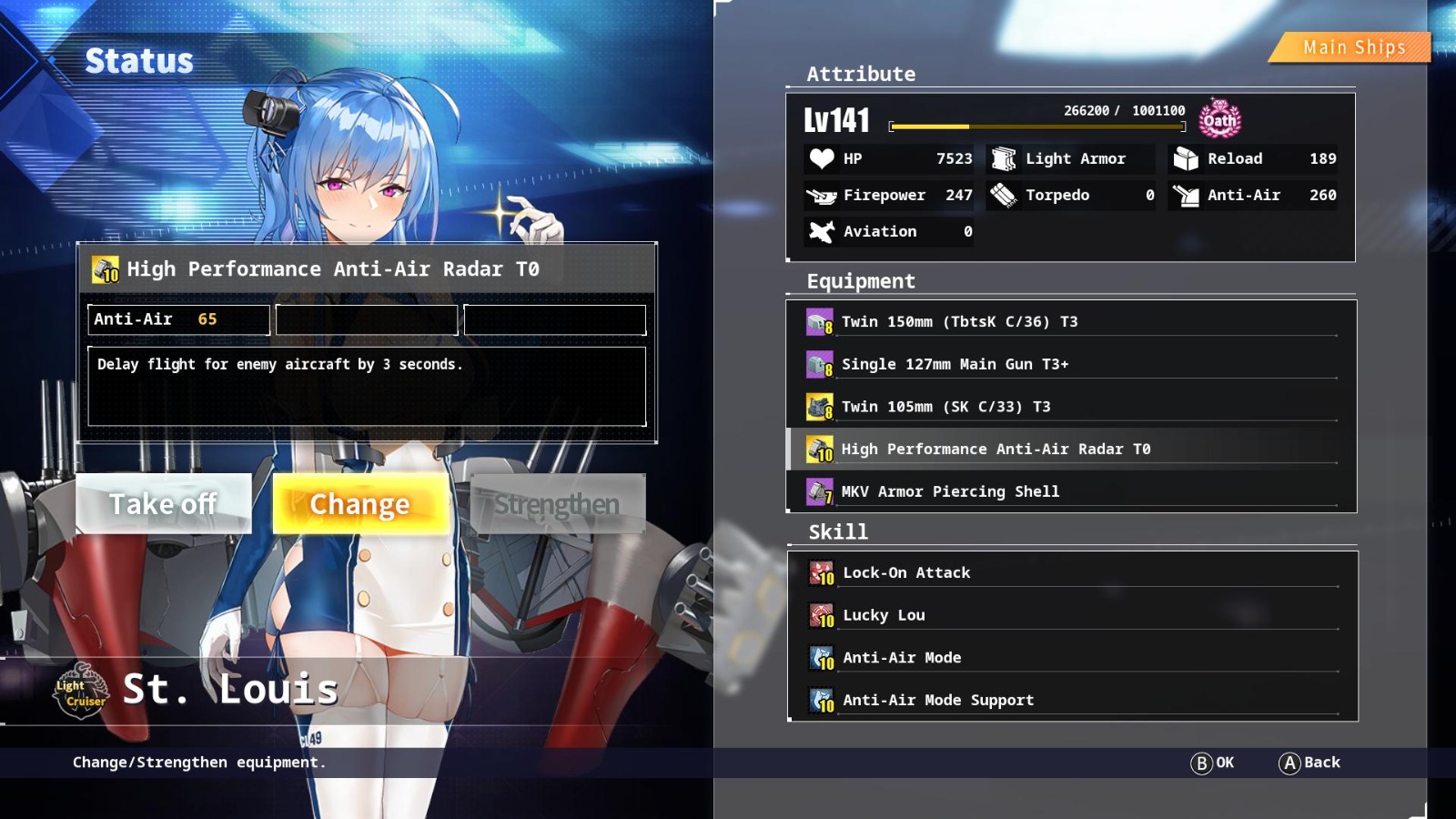This screenshot has width=1456, height=819.
Task: Open the MKV Armor Piercing Shell icon
Action: [x=818, y=490]
